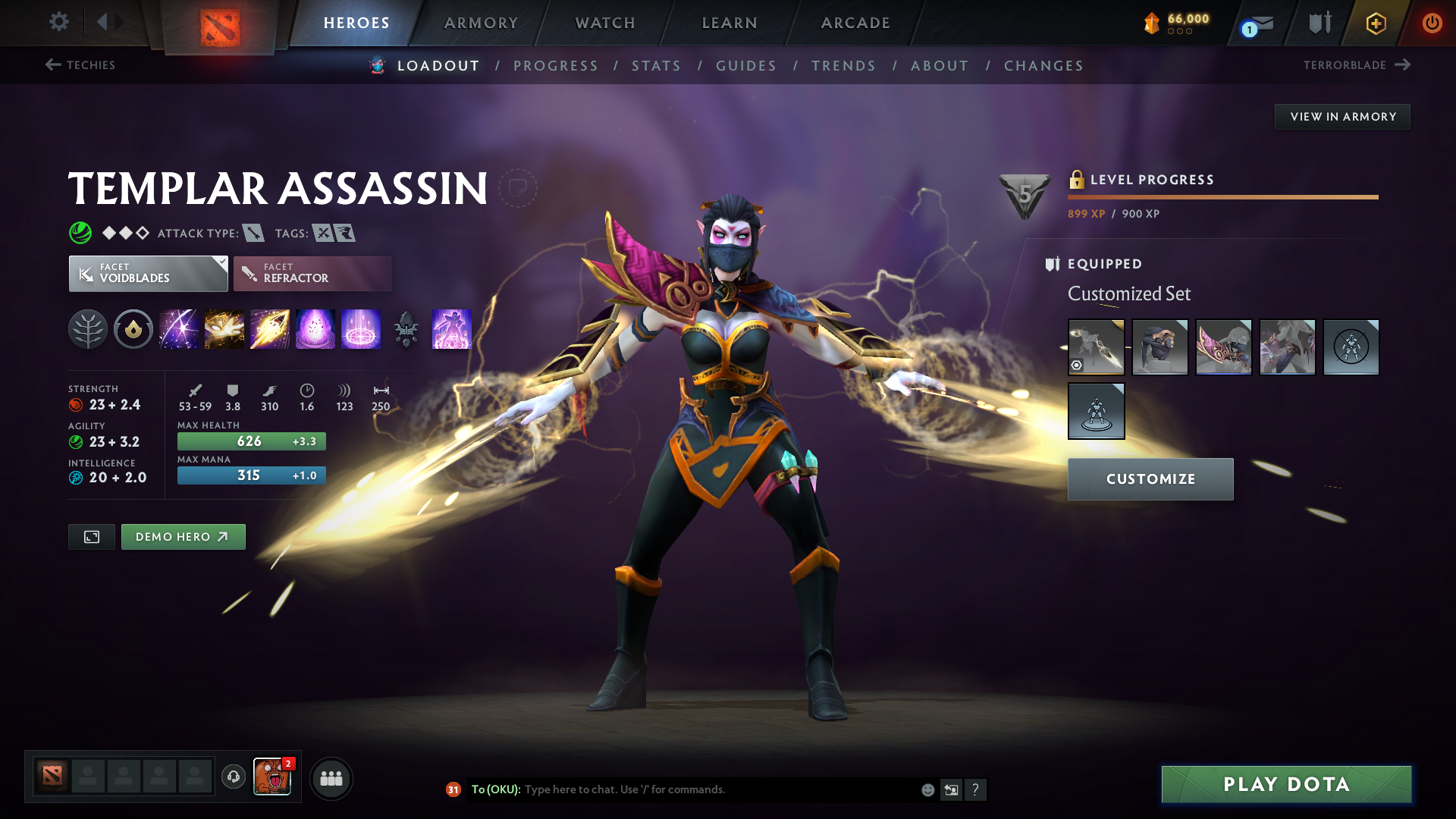
Task: Open the Guides section
Action: pyautogui.click(x=746, y=66)
